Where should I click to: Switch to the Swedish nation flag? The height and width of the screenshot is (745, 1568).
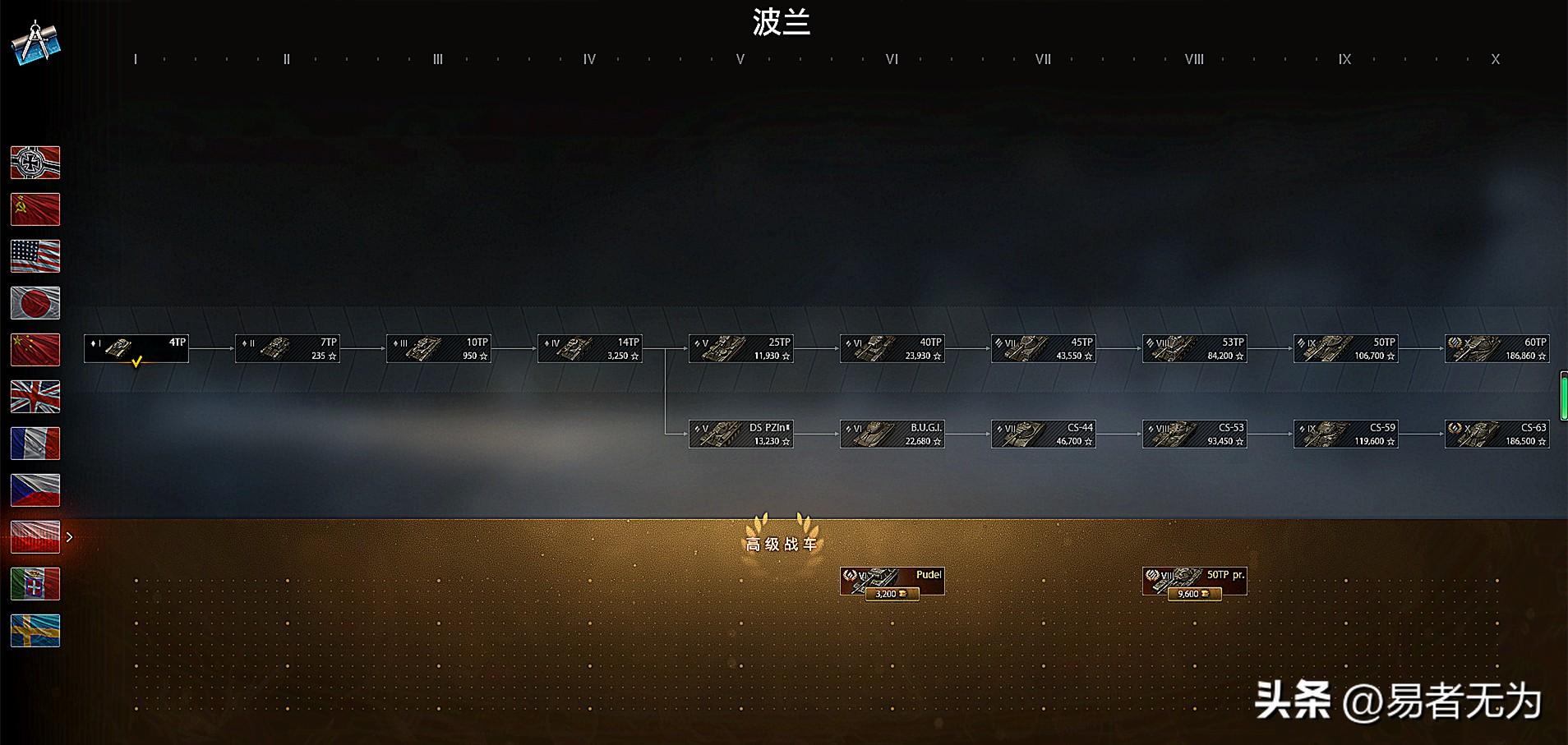35,631
